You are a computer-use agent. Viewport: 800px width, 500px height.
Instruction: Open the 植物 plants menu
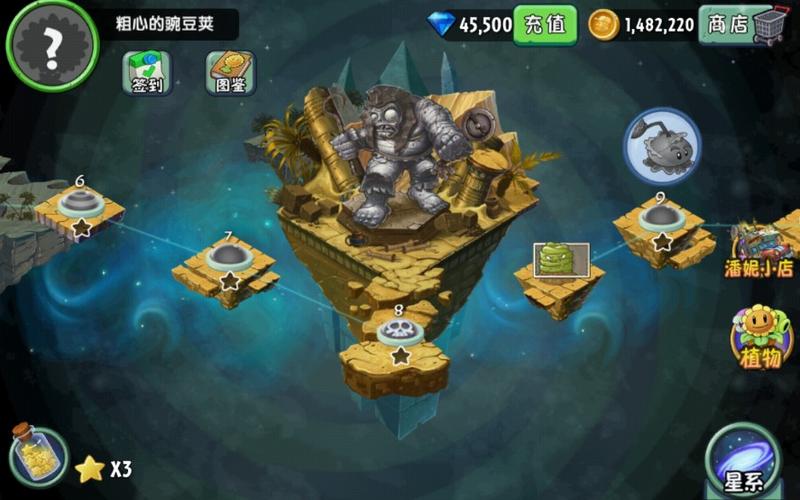tap(762, 337)
